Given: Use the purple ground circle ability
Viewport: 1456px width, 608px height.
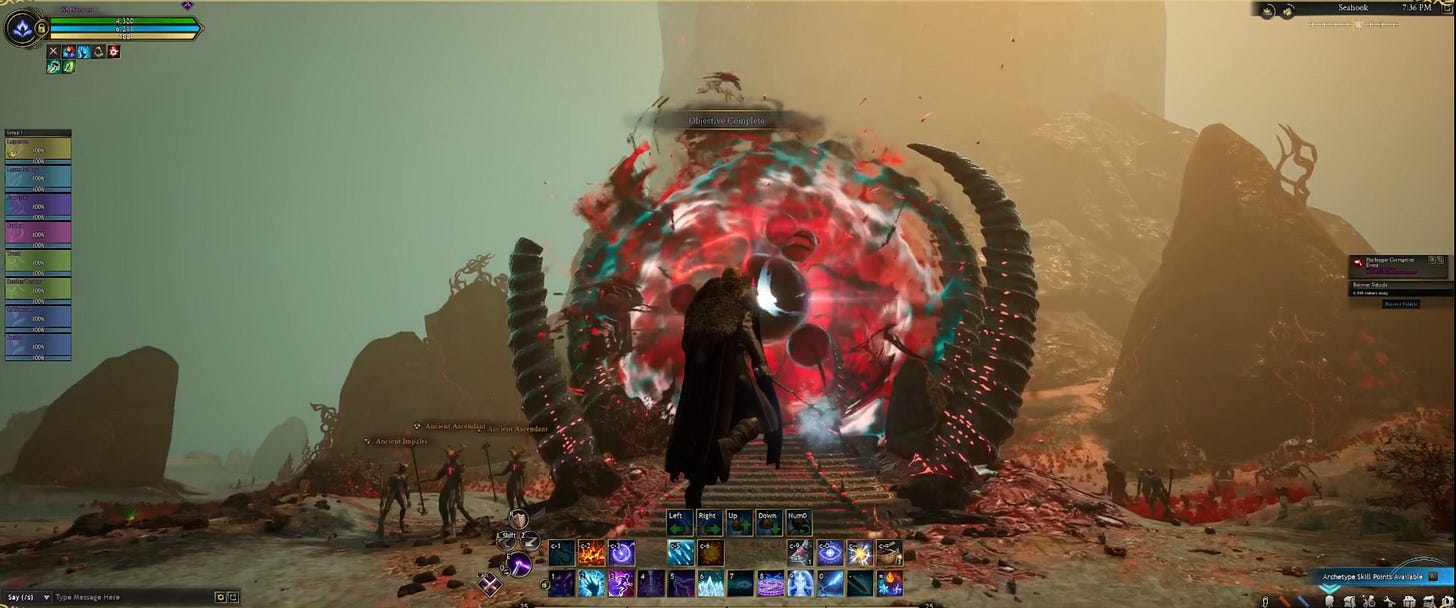Looking at the screenshot, I should point(769,582).
